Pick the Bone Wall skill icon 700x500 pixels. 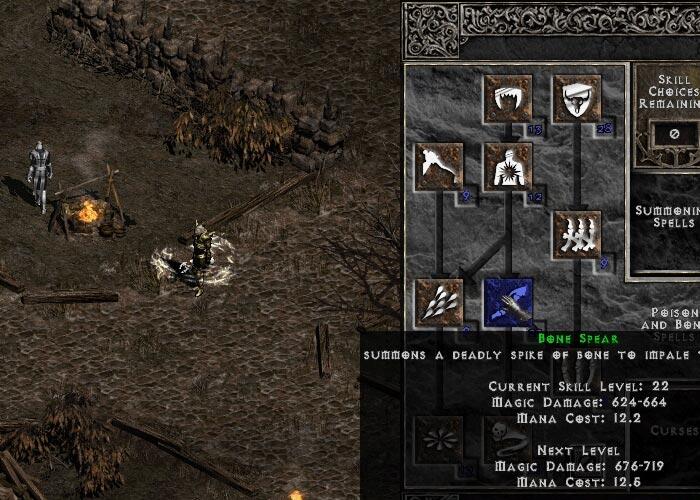point(577,235)
